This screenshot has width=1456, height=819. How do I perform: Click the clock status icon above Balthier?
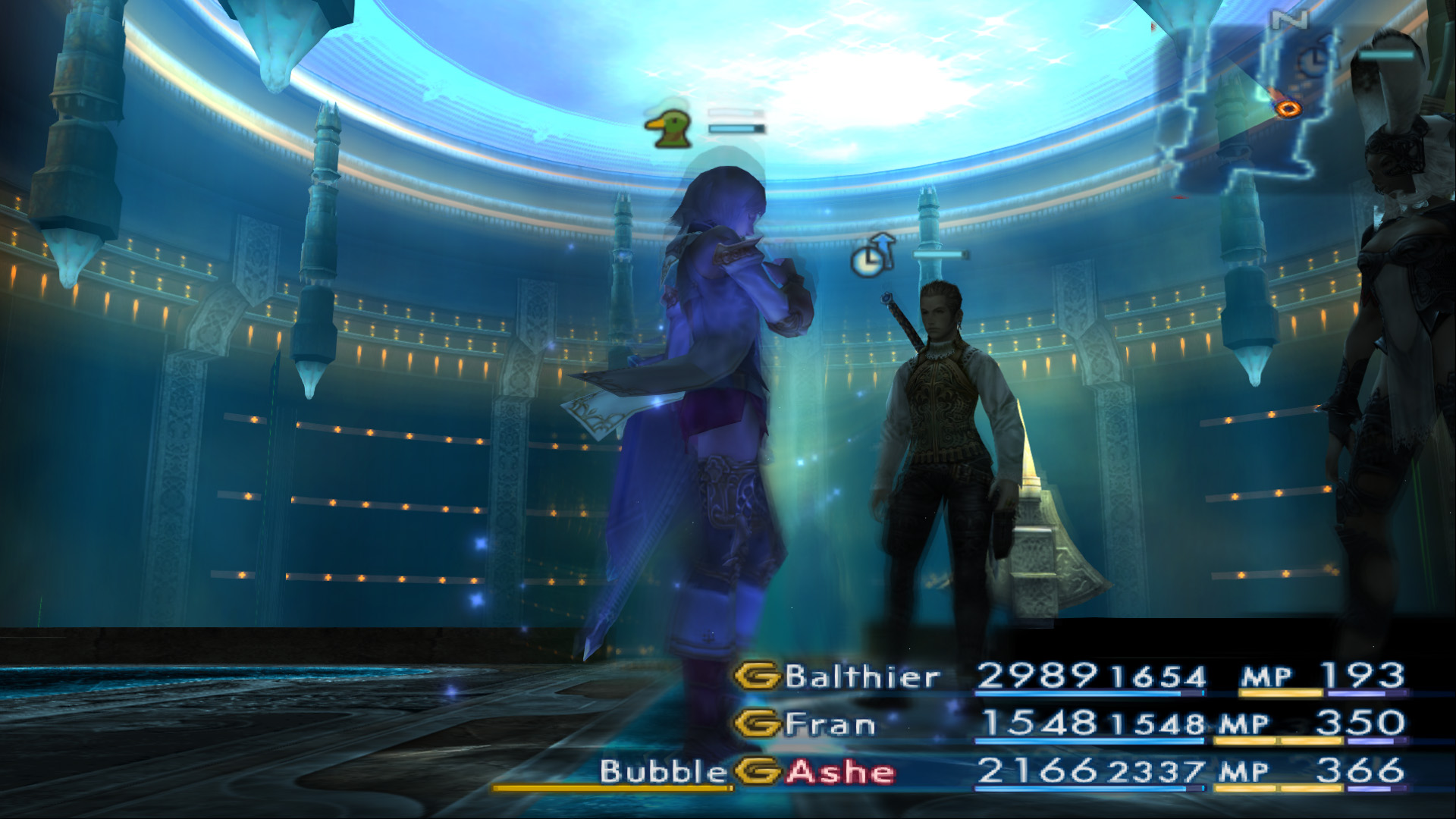coord(873,256)
